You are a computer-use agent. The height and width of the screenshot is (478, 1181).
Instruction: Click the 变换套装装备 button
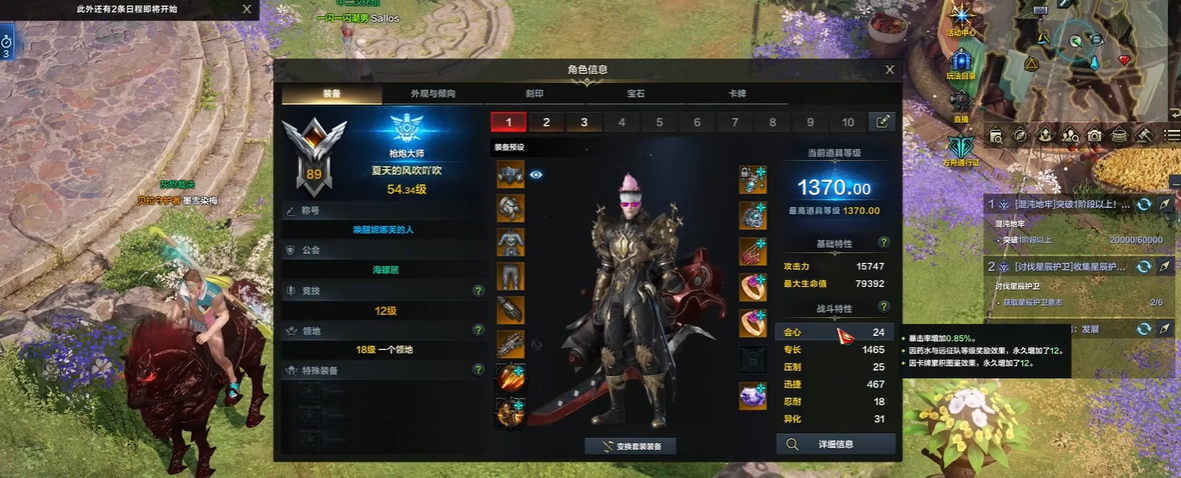[x=631, y=446]
